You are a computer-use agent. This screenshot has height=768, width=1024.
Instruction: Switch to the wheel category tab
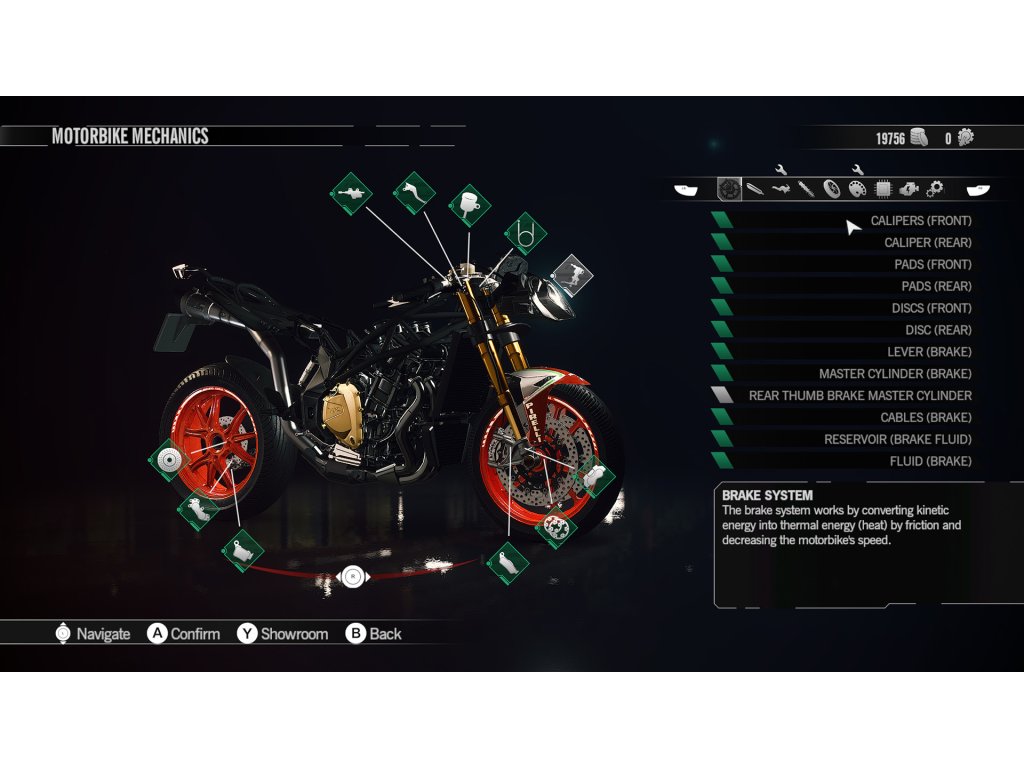click(x=832, y=188)
